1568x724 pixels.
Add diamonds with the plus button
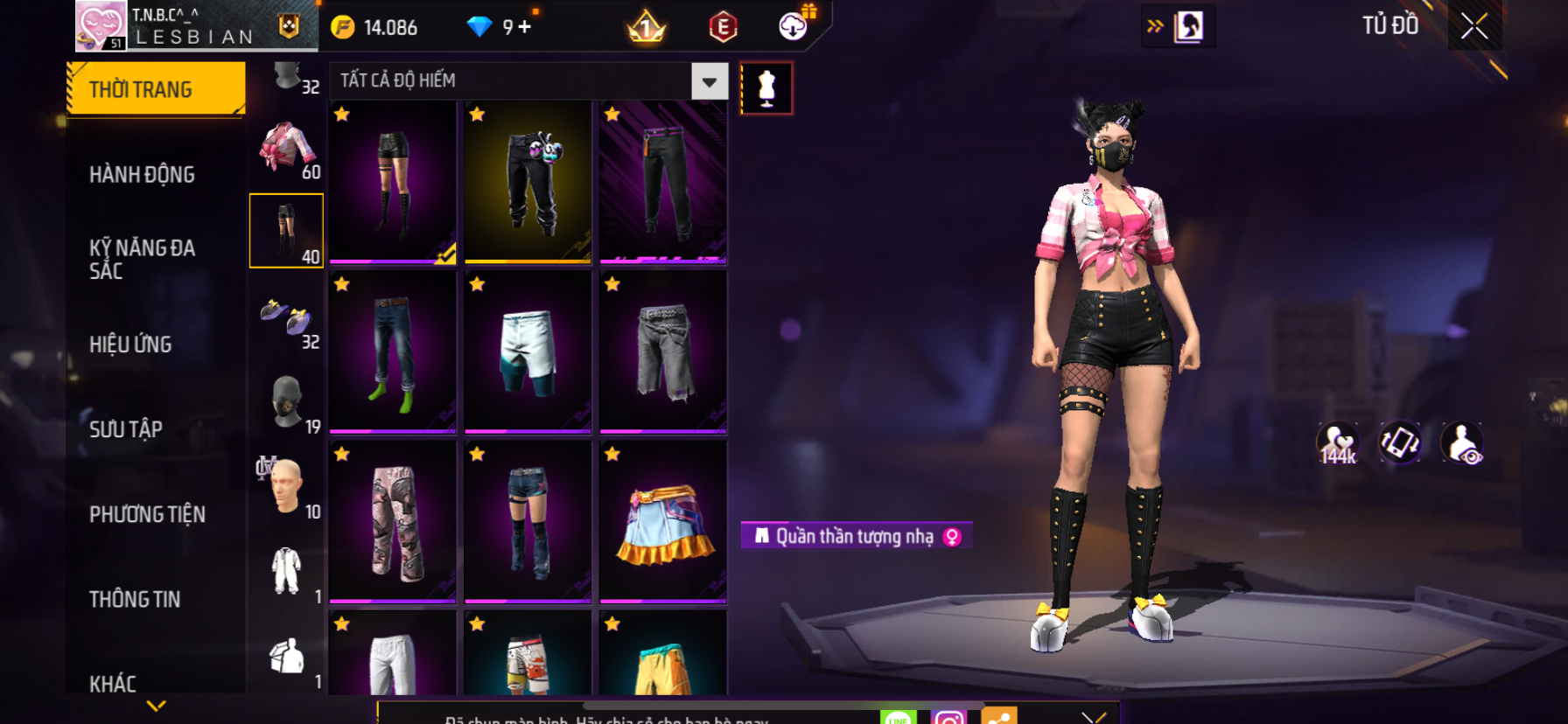coord(525,27)
